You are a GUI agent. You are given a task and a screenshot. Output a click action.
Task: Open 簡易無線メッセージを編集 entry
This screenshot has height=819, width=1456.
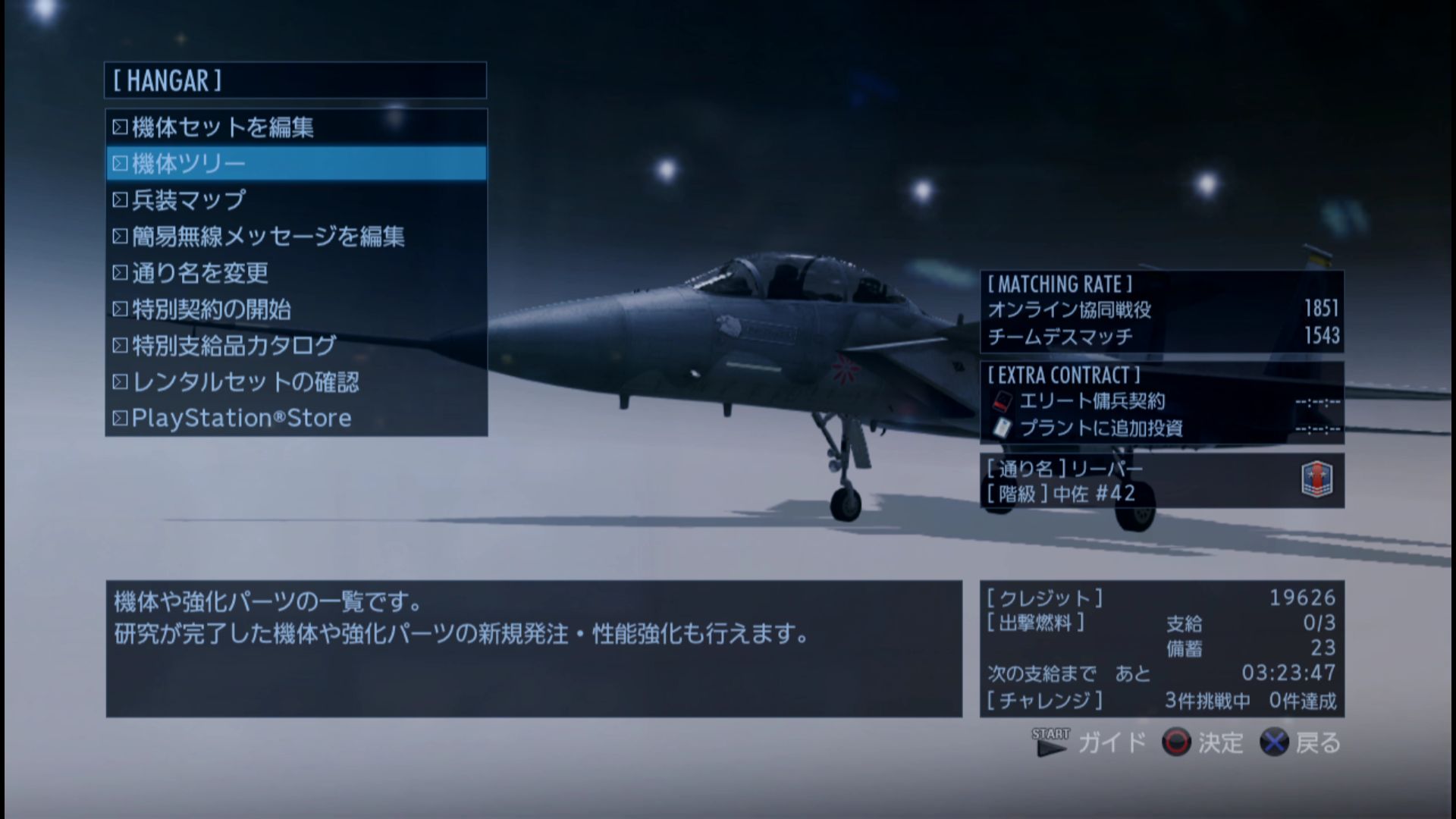pos(296,237)
